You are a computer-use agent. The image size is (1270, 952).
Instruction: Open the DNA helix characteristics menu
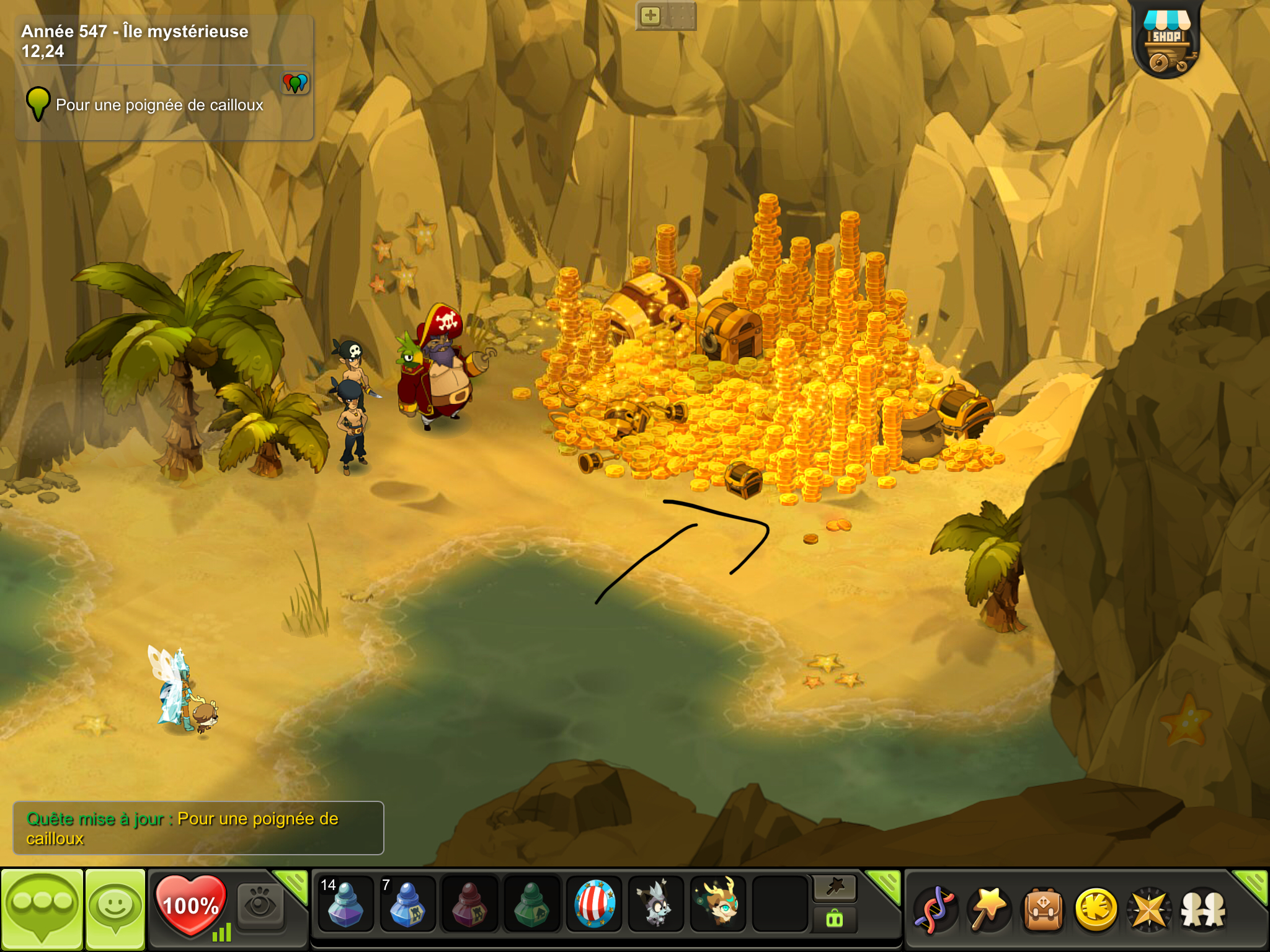click(x=935, y=909)
